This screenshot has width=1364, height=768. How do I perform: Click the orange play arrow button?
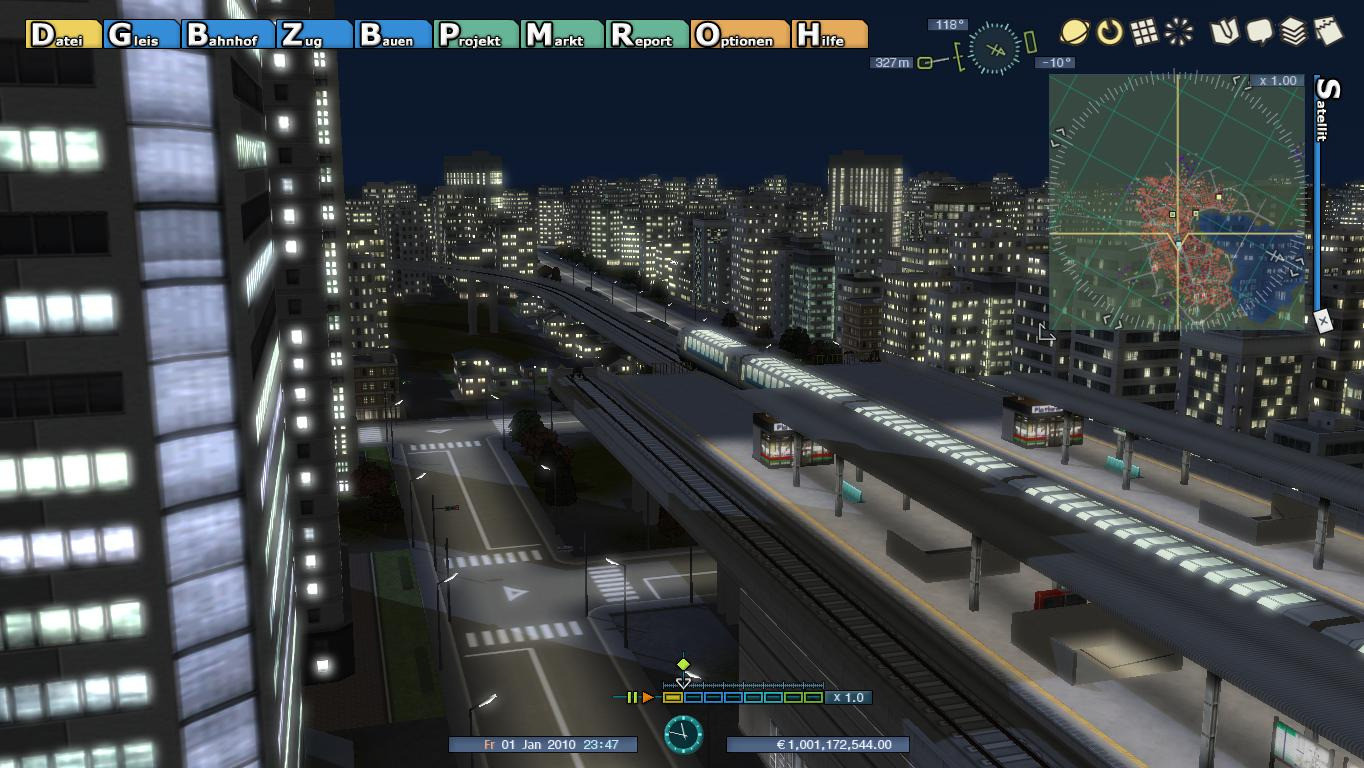tap(648, 697)
